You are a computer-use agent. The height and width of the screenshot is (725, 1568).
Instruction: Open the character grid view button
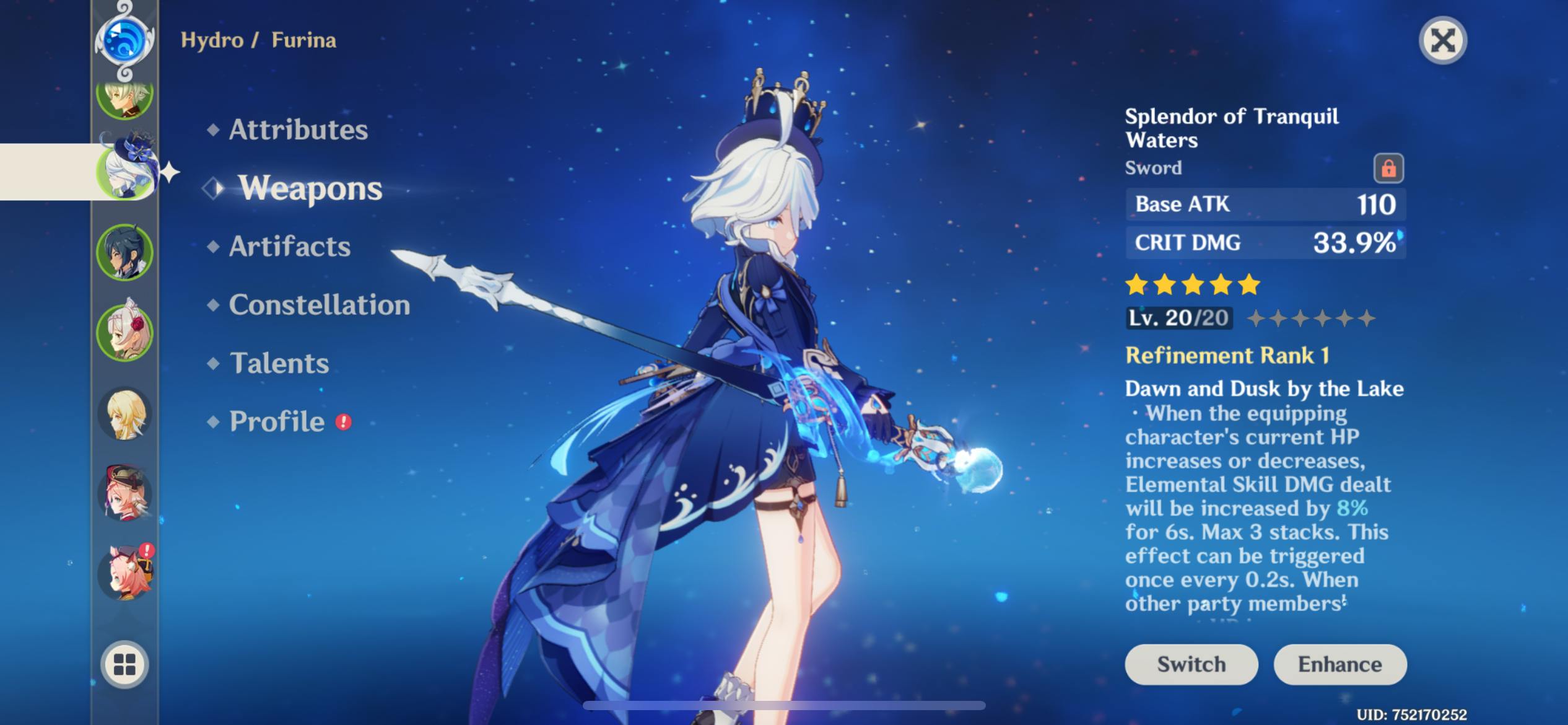[x=124, y=664]
